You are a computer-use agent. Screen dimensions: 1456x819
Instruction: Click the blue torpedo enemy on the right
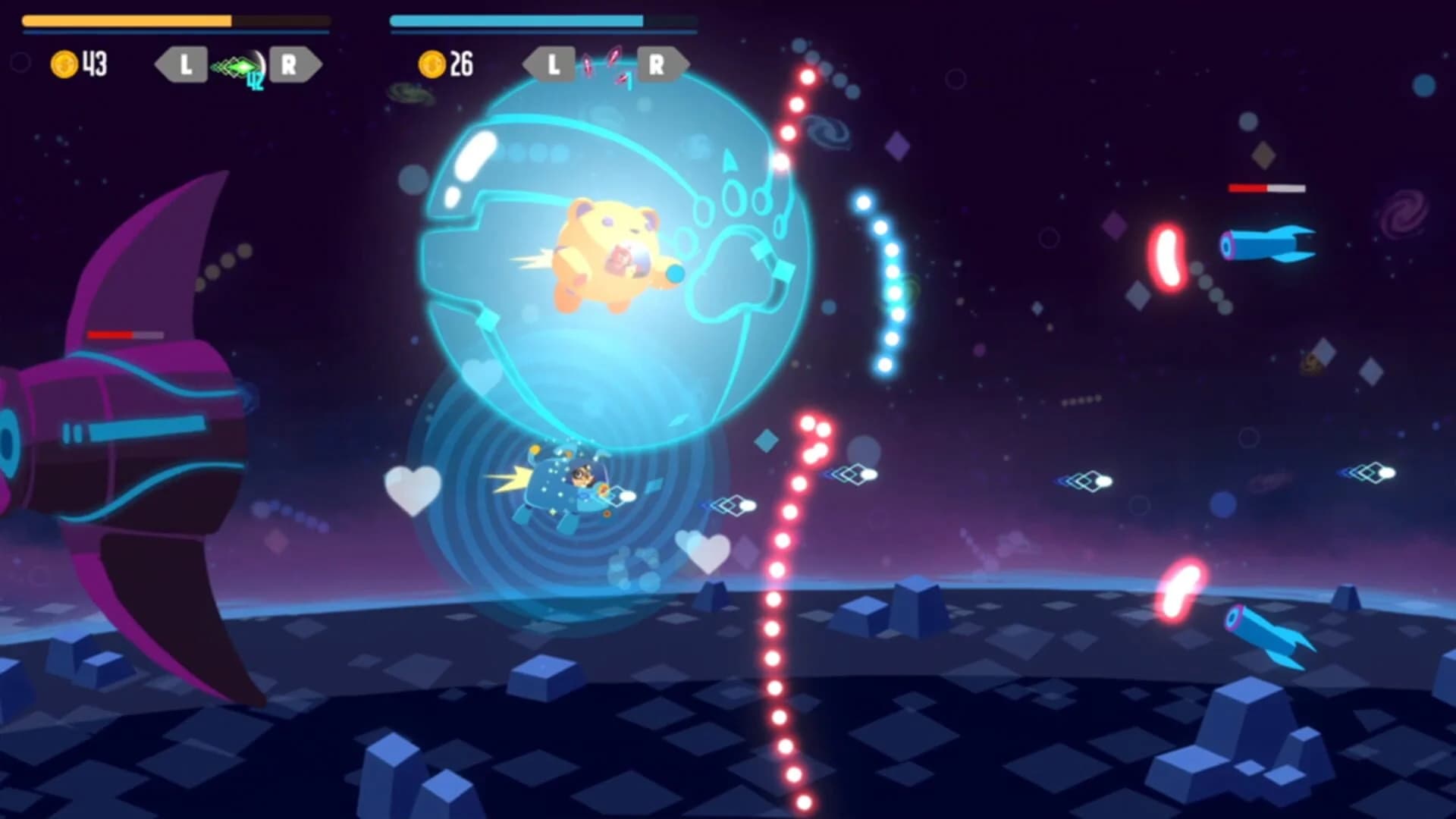(x=1266, y=243)
